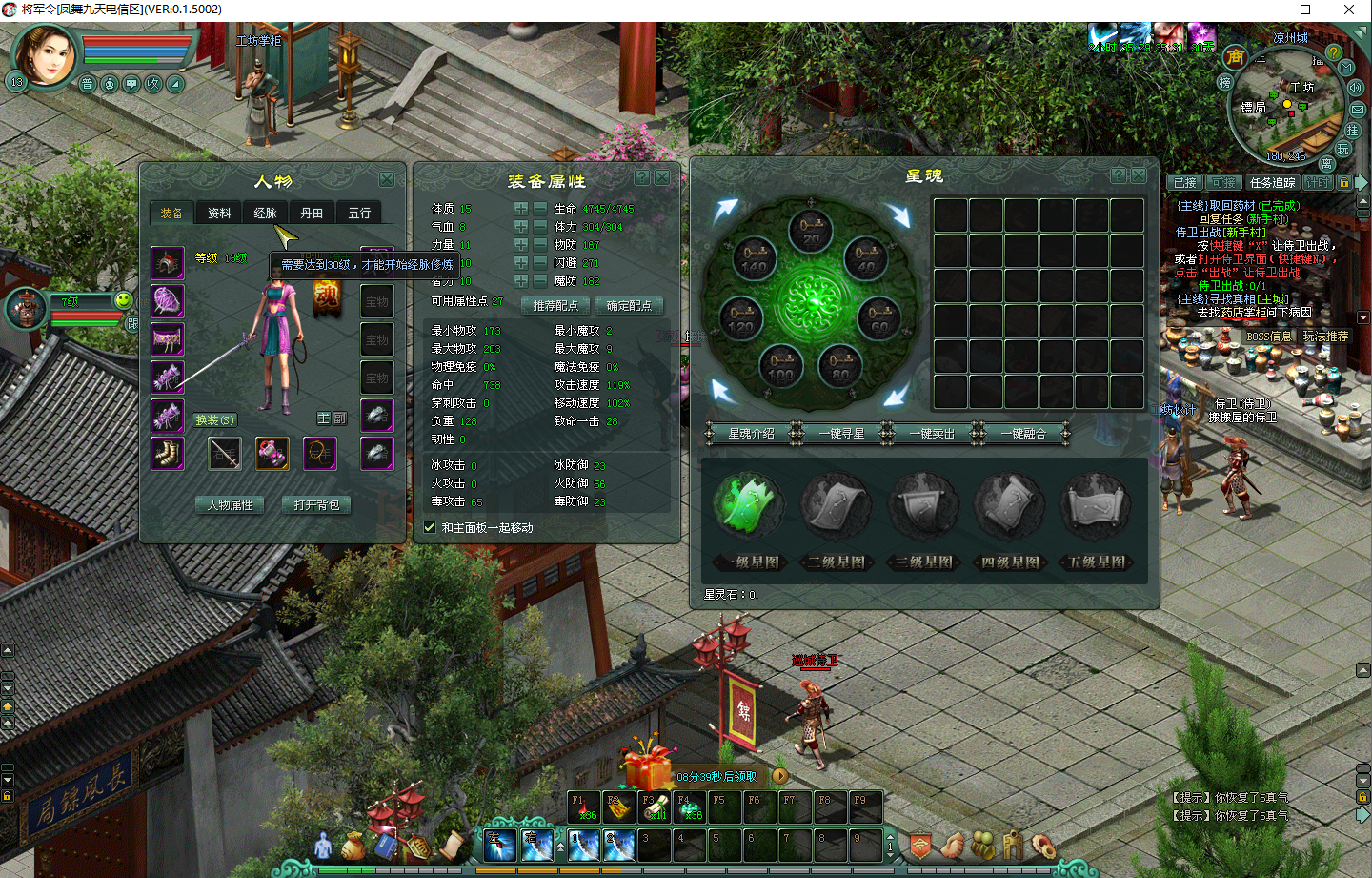Claim the timed gift box reward
Screen dimensions: 1372x878
click(648, 766)
